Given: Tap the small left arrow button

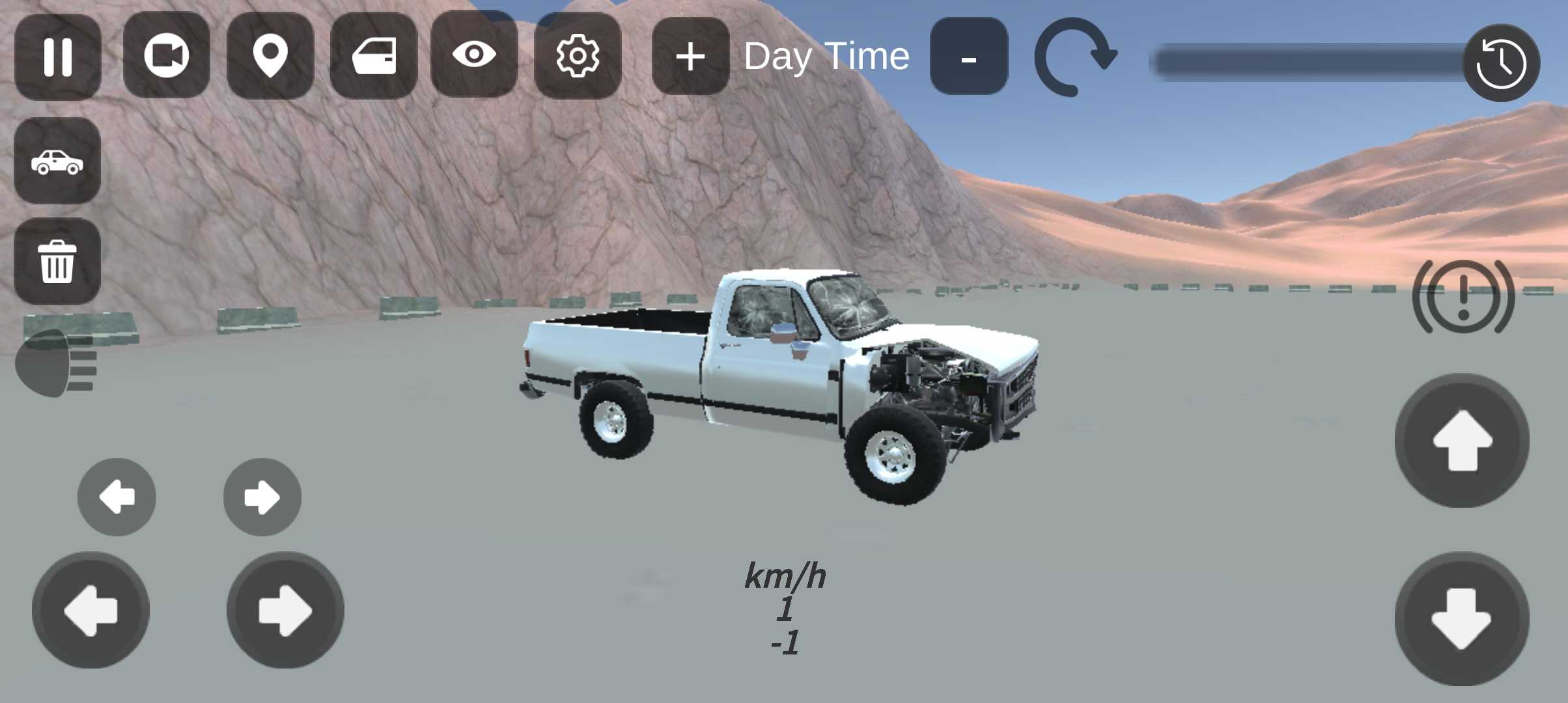Looking at the screenshot, I should tap(117, 497).
